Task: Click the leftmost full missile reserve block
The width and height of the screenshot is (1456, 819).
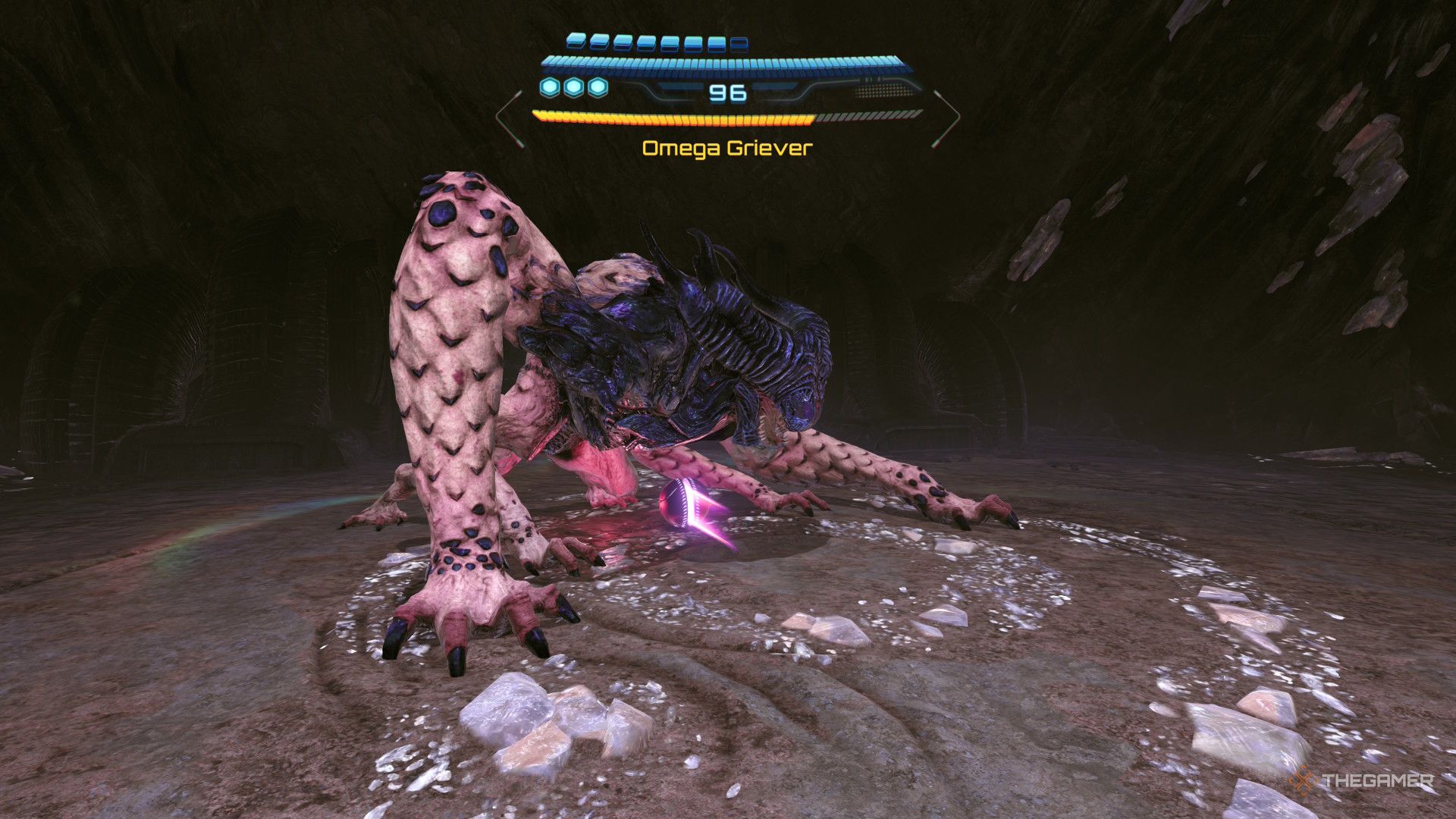Action: click(576, 42)
